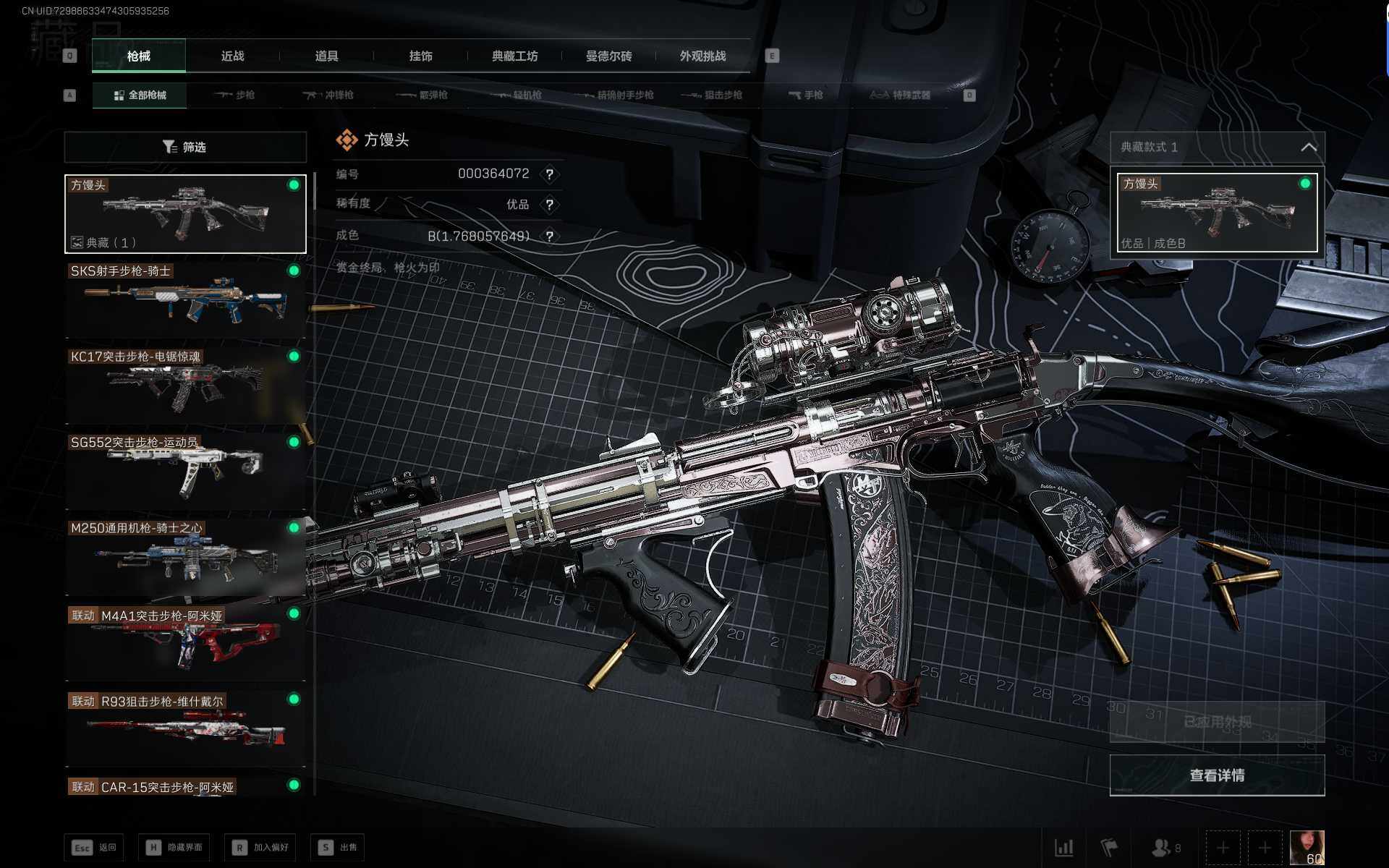Screen dimensions: 1389x868
Task: Open the 曼德尔砖 tab
Action: click(x=608, y=56)
